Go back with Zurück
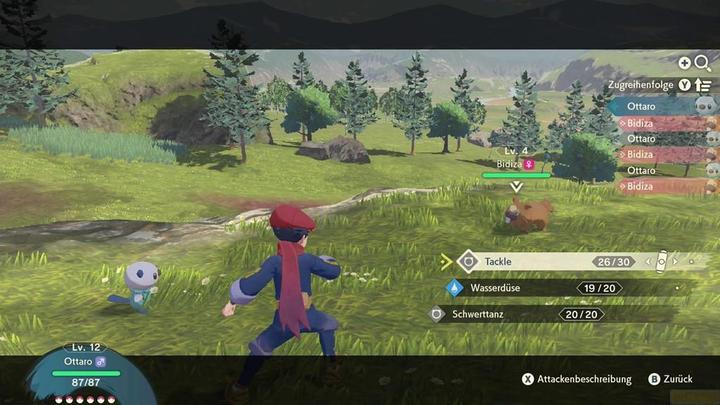The height and width of the screenshot is (405, 720). [x=670, y=380]
